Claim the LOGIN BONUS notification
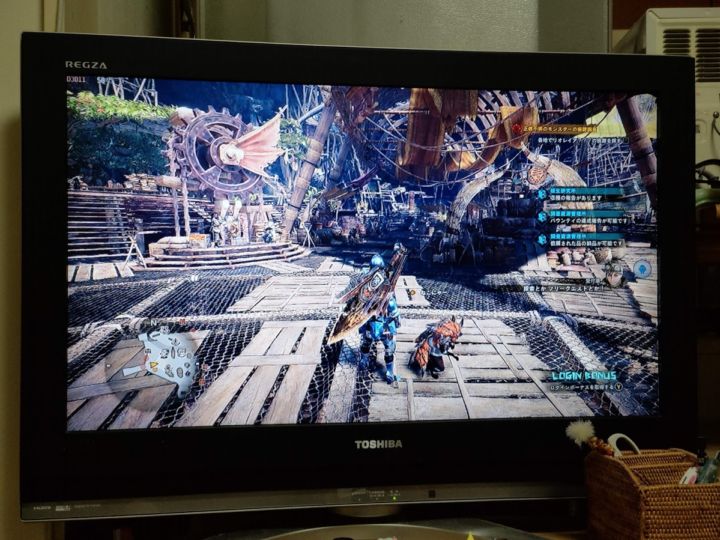 point(587,377)
